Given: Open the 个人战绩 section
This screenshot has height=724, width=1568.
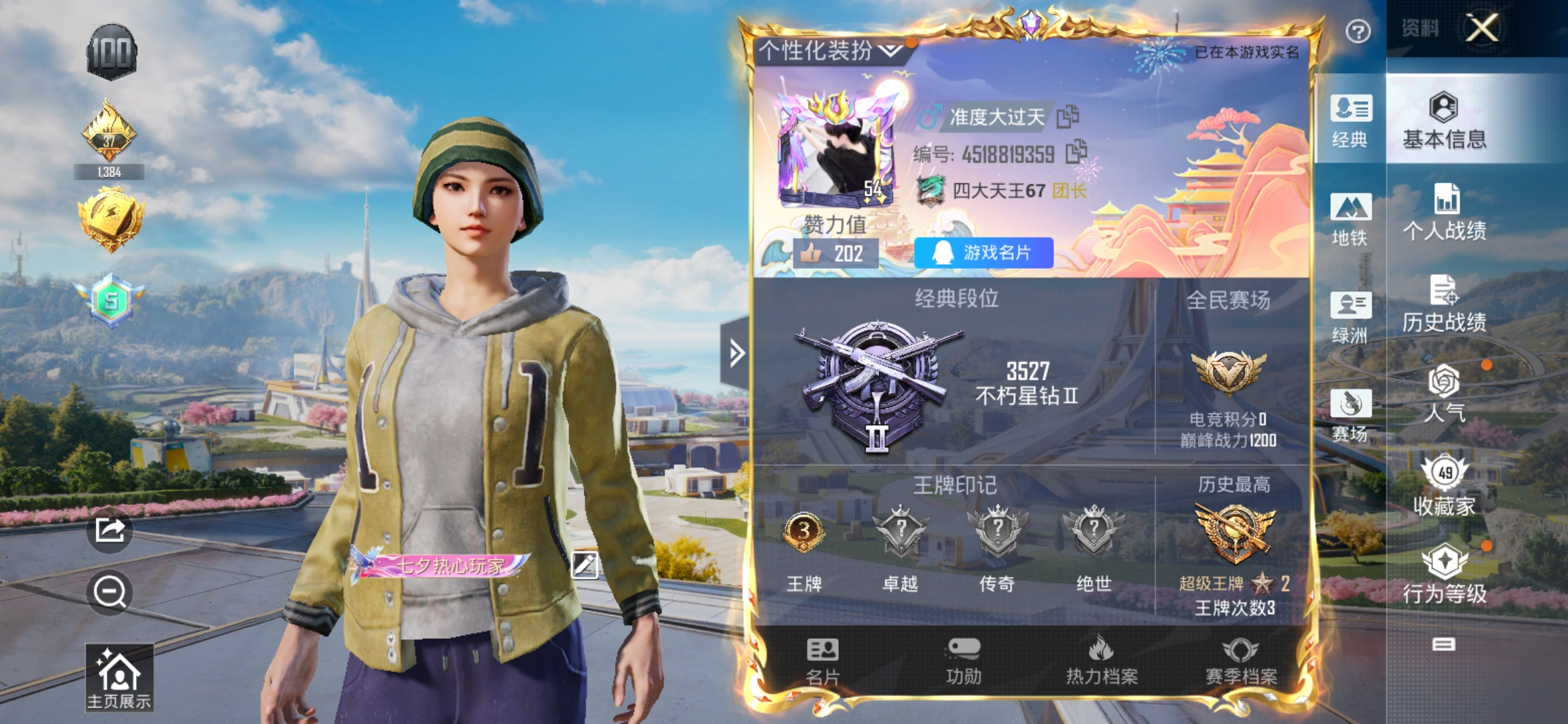Looking at the screenshot, I should (1444, 213).
